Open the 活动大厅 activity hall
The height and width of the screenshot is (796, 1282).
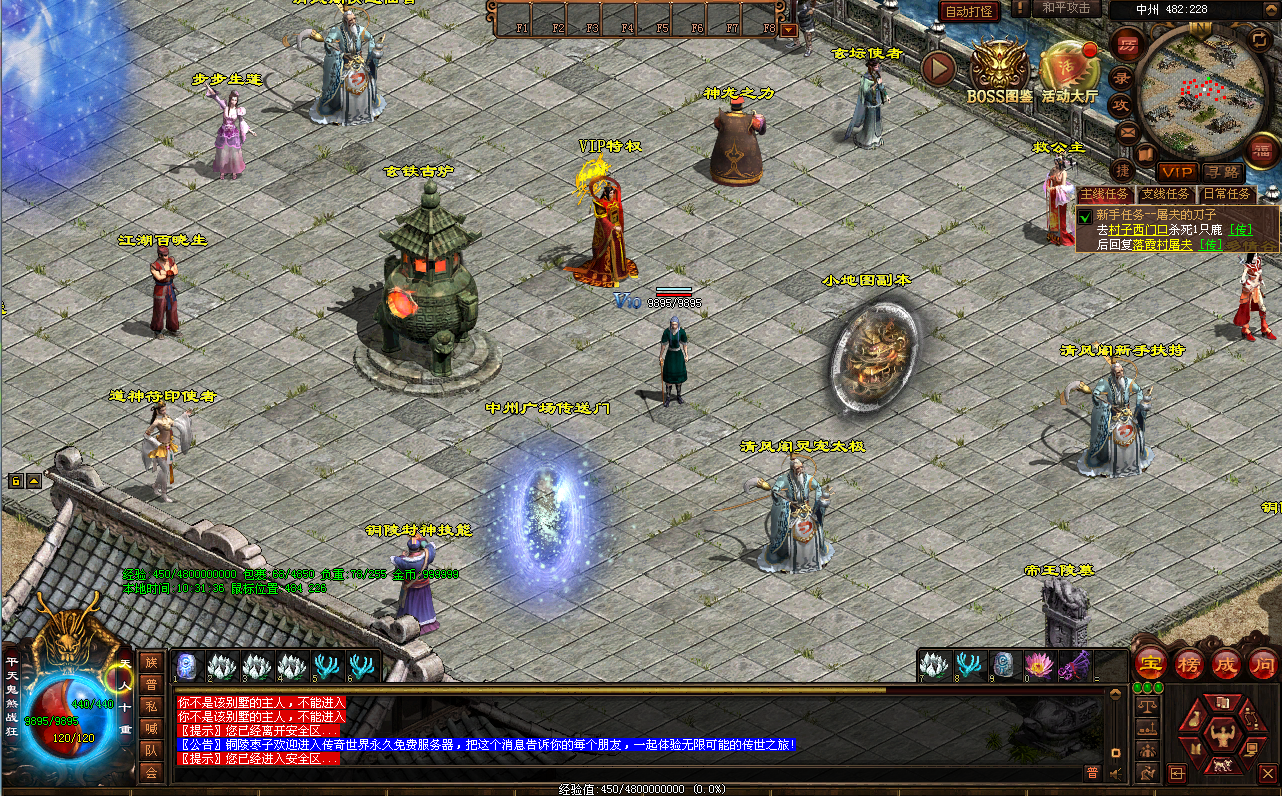(x=1069, y=70)
